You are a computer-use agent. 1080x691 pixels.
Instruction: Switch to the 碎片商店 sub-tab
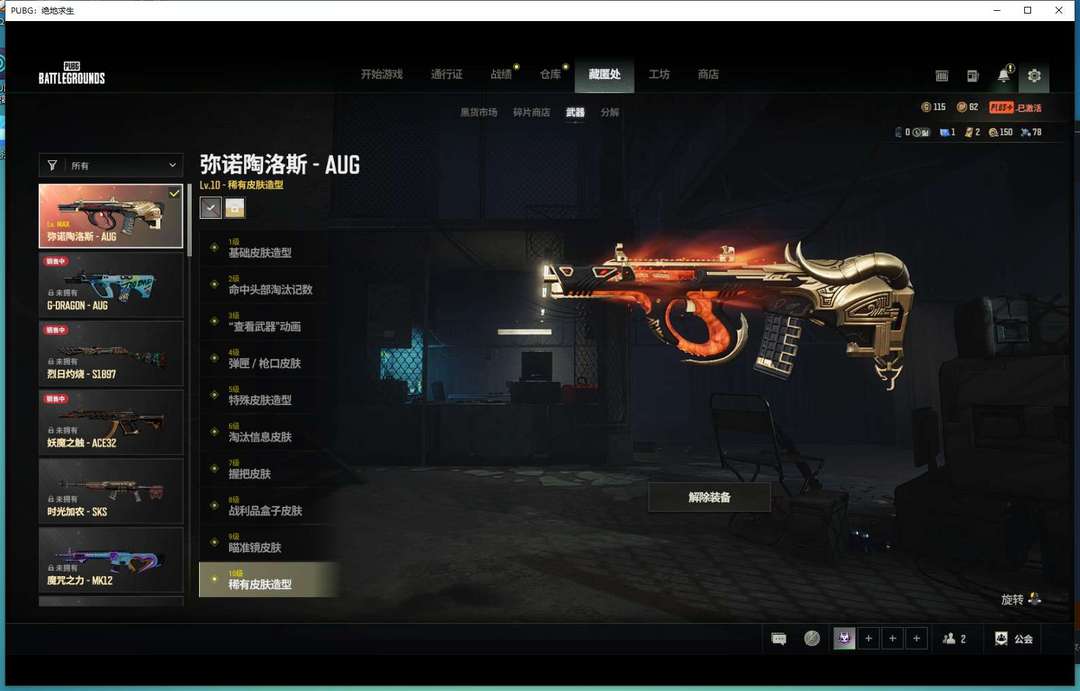(531, 113)
